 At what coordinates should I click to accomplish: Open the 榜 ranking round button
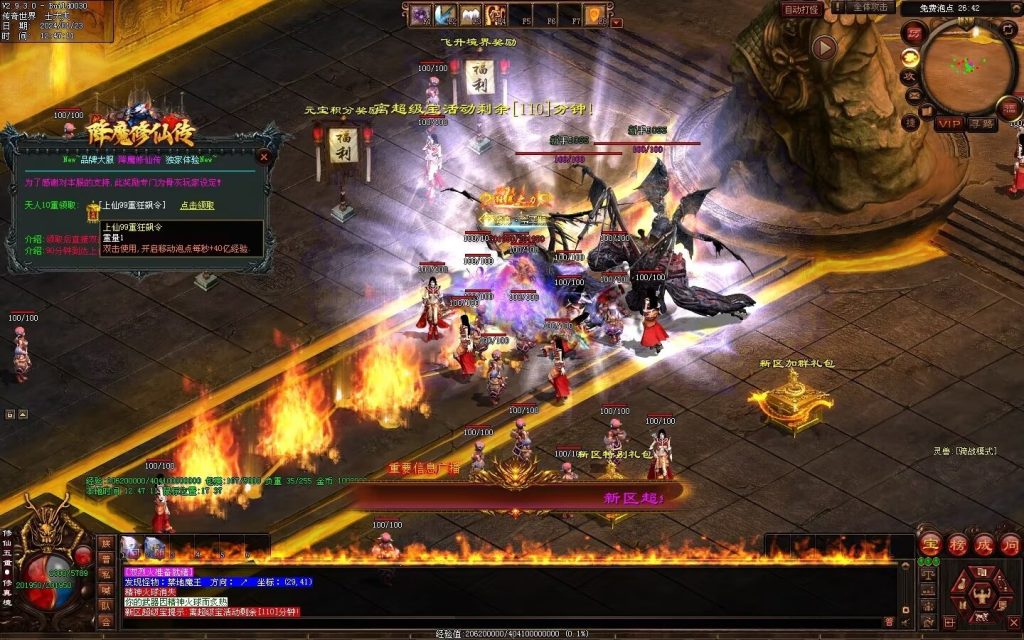pyautogui.click(x=957, y=544)
